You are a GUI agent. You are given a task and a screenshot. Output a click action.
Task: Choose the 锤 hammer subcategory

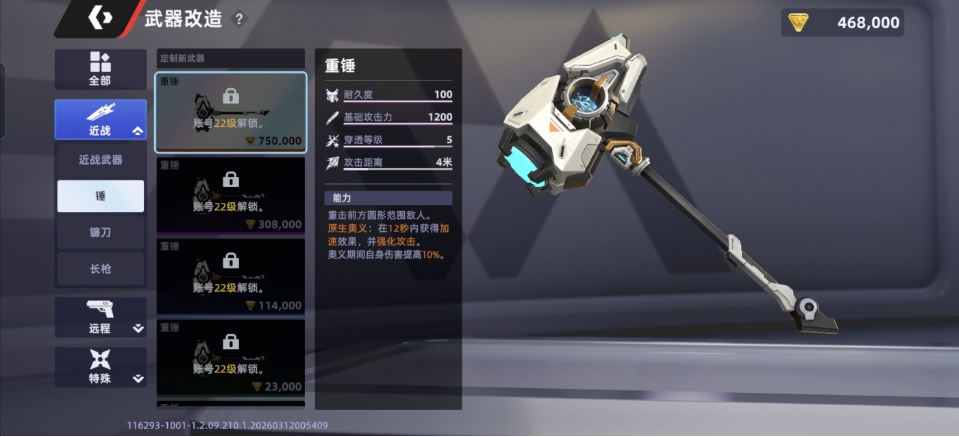pyautogui.click(x=100, y=196)
